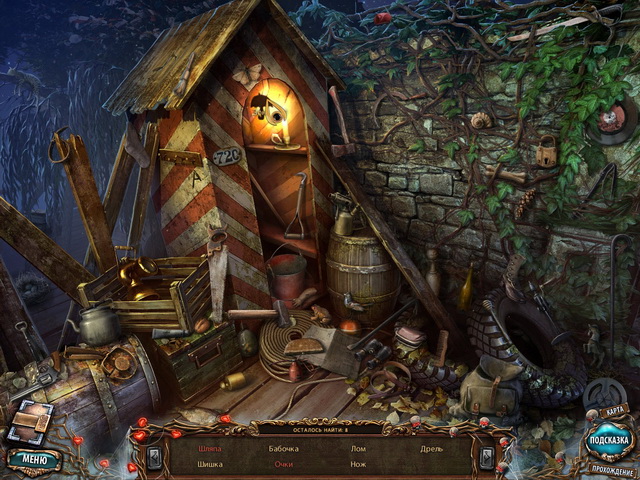Select the red word Очки in list
Viewport: 640px width, 480px height.
pos(283,465)
